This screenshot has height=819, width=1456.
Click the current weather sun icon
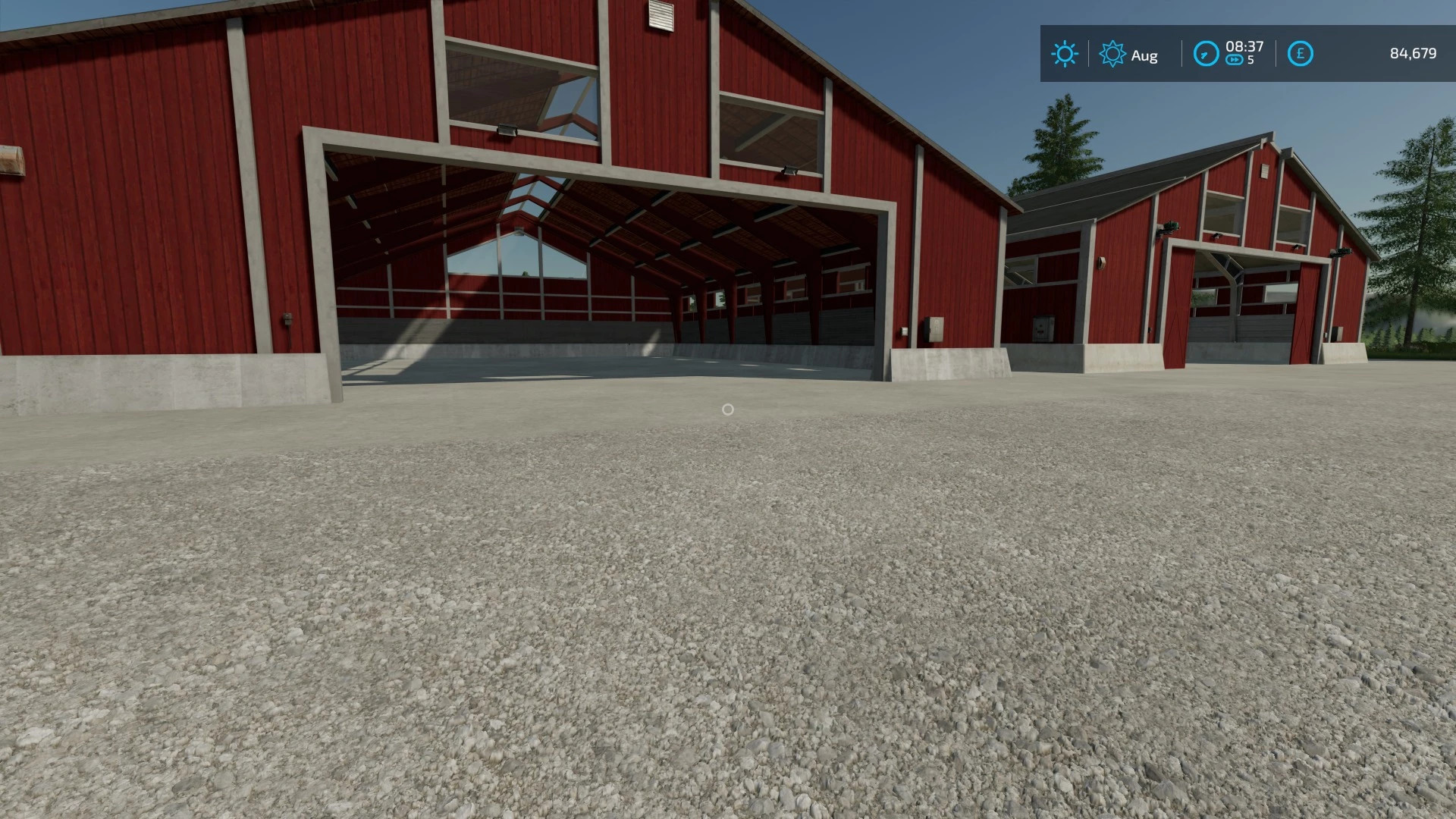[x=1065, y=54]
